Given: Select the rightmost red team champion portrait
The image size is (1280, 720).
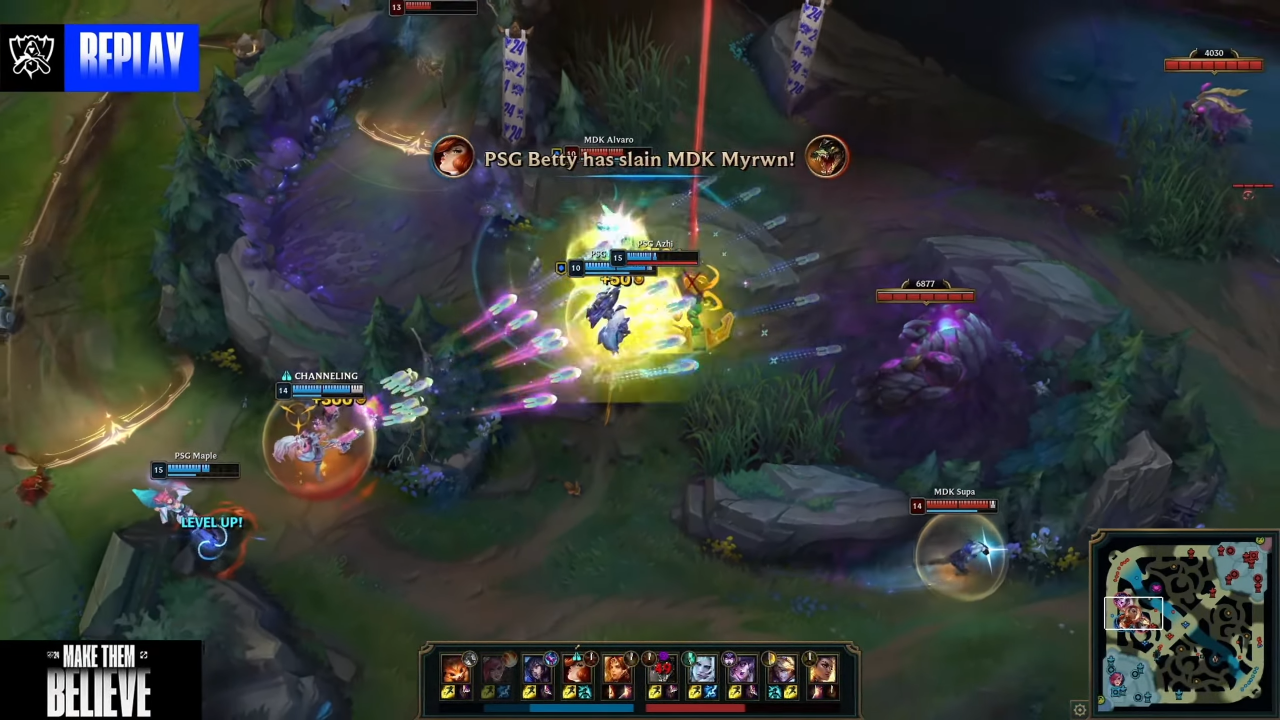Looking at the screenshot, I should (x=823, y=670).
